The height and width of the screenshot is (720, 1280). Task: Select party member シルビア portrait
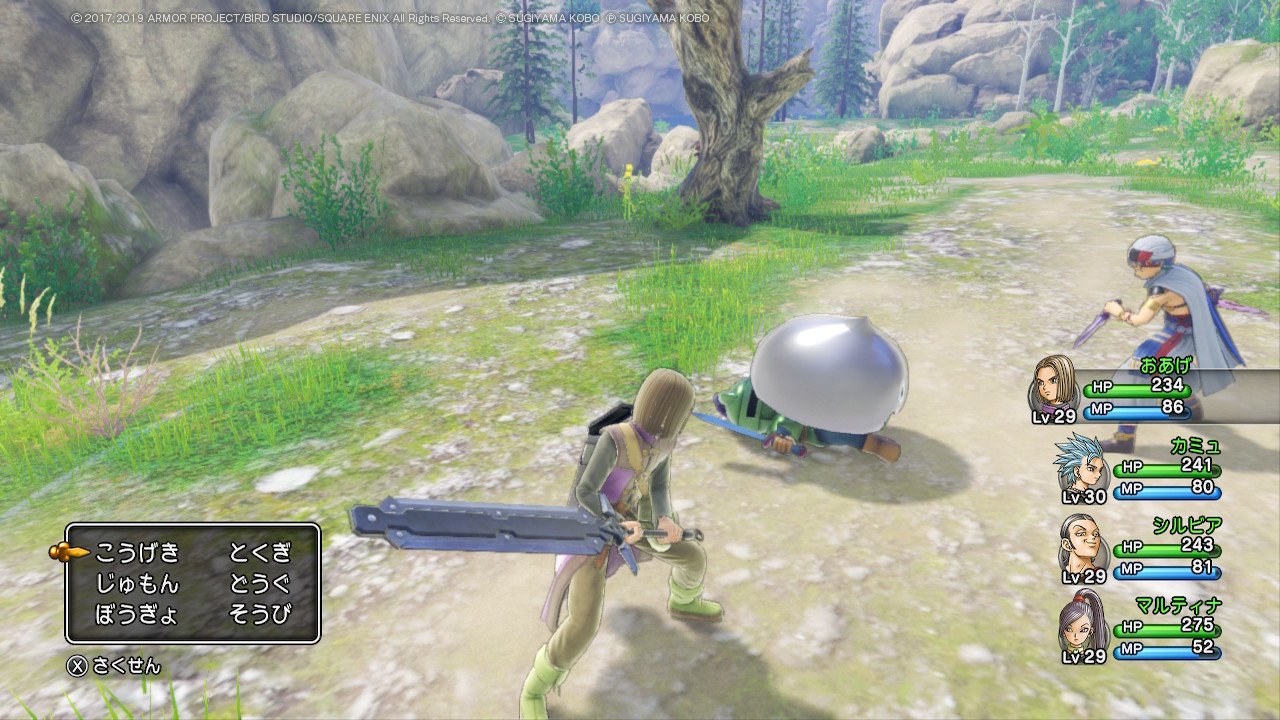tap(1082, 544)
